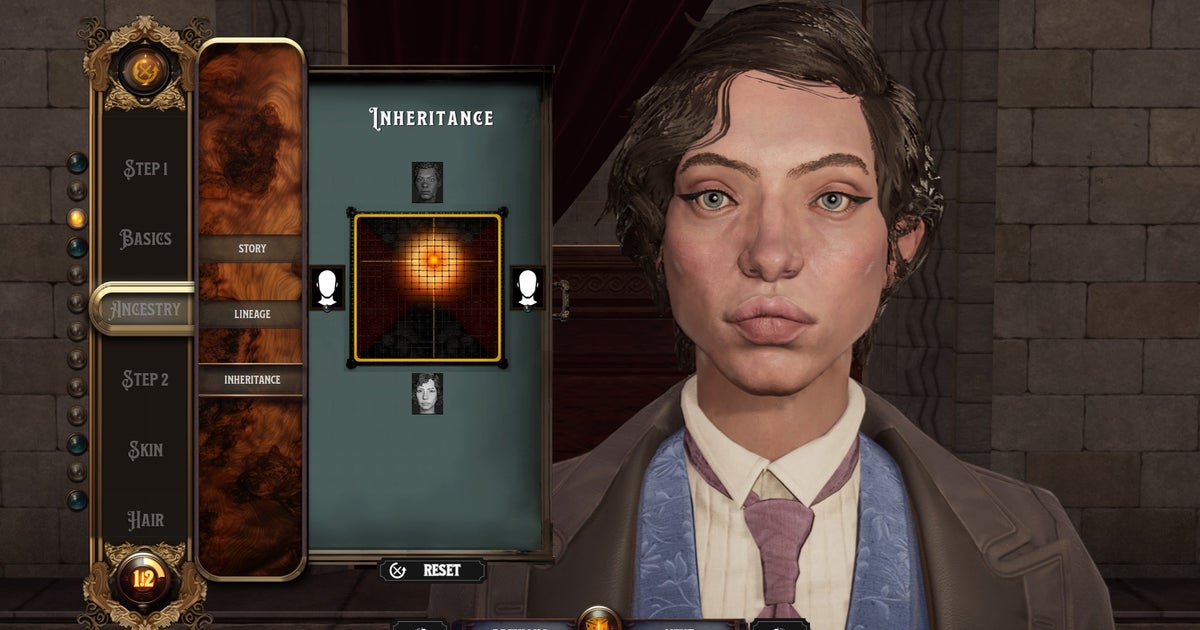
Task: Choose the Ancestry category
Action: pos(145,309)
